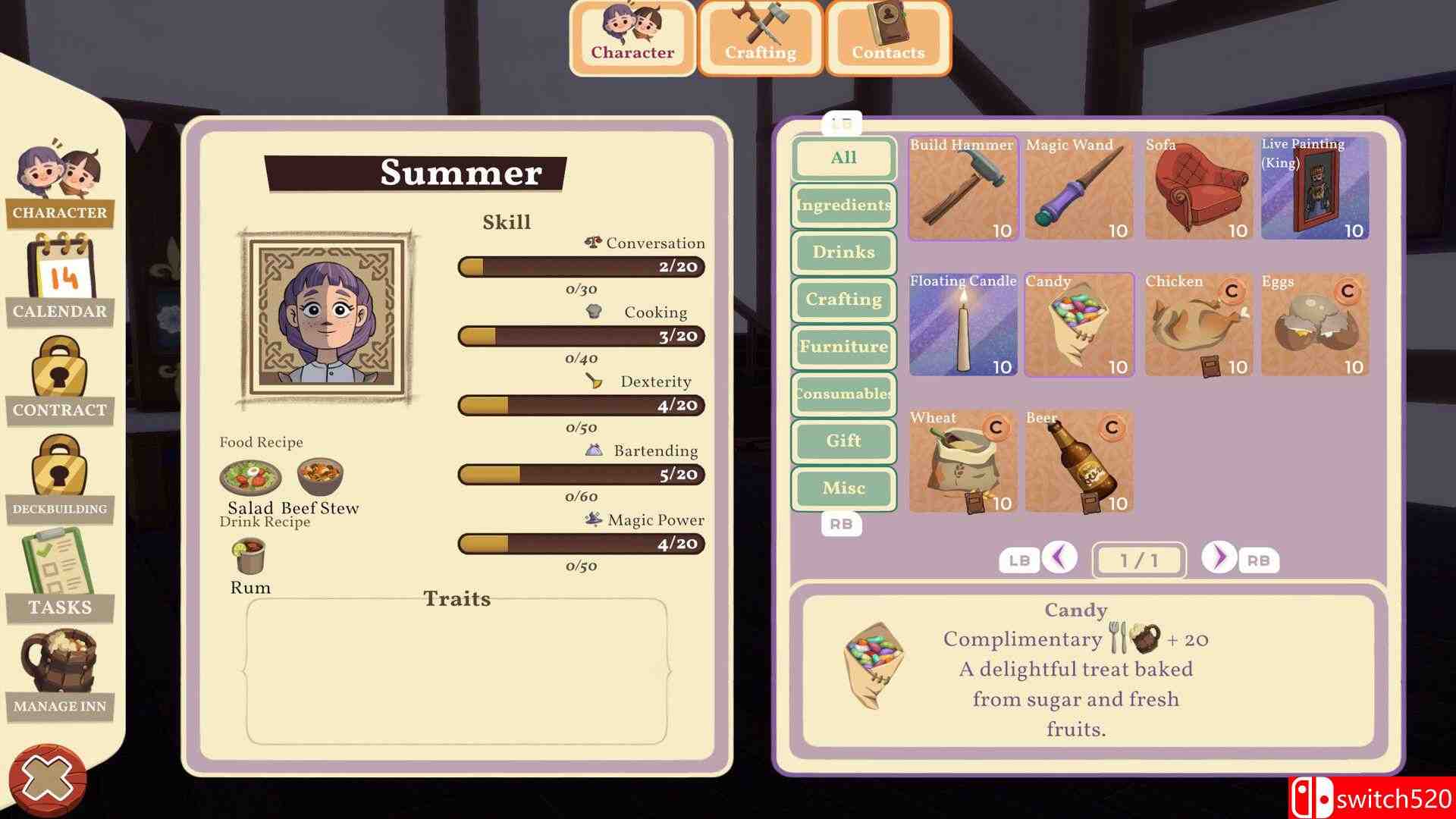This screenshot has width=1456, height=819.
Task: Select the Rum drink recipe icon
Action: point(250,557)
